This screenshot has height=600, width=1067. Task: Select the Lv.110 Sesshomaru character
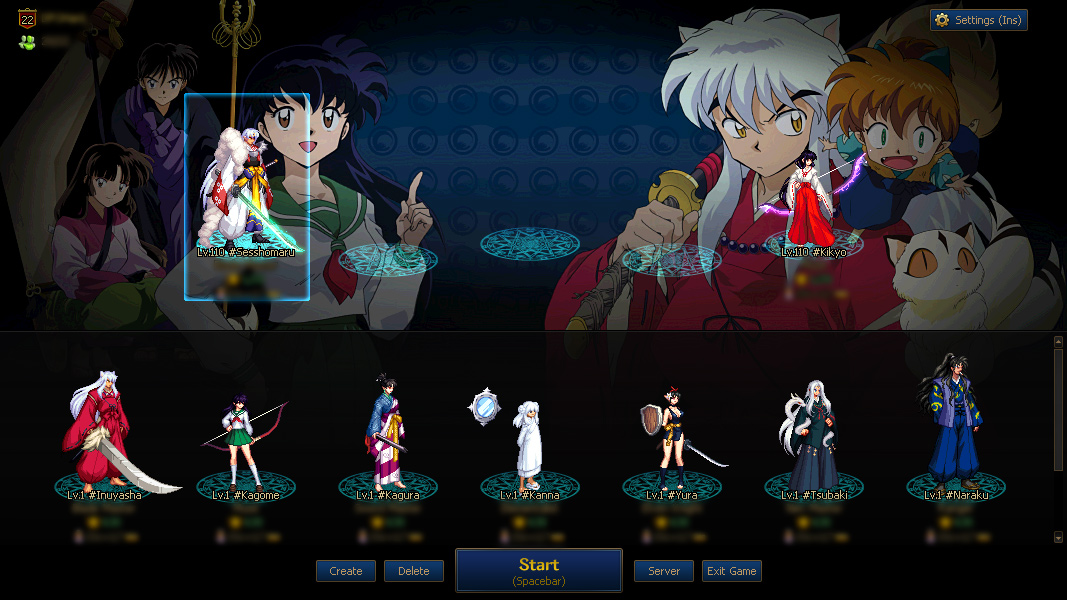(246, 195)
